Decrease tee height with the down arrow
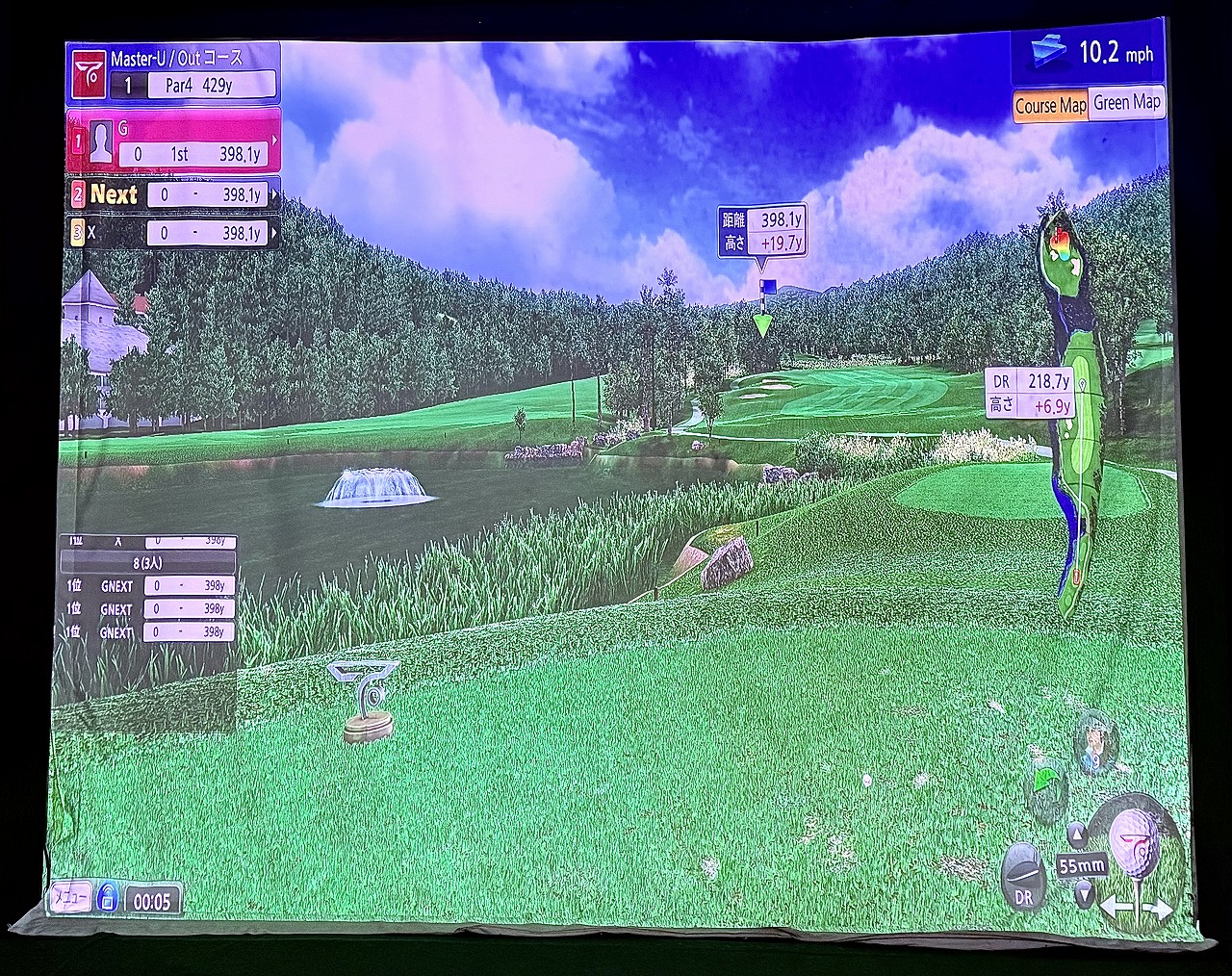The height and width of the screenshot is (976, 1232). coord(1084,892)
